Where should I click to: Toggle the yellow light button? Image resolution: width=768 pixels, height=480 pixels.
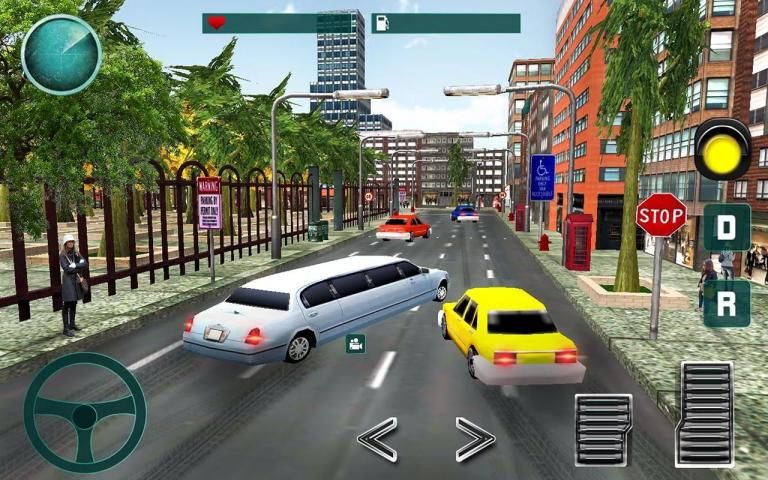[722, 149]
